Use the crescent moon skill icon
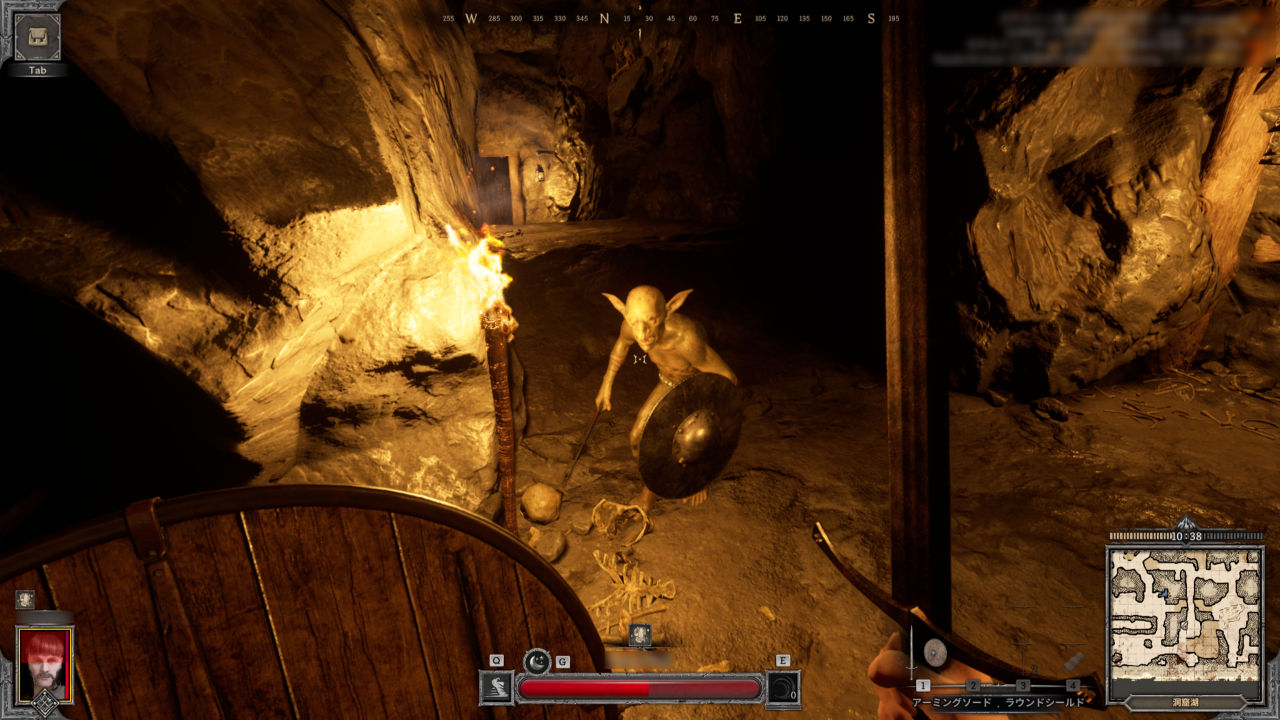Image resolution: width=1280 pixels, height=720 pixels. [537, 661]
